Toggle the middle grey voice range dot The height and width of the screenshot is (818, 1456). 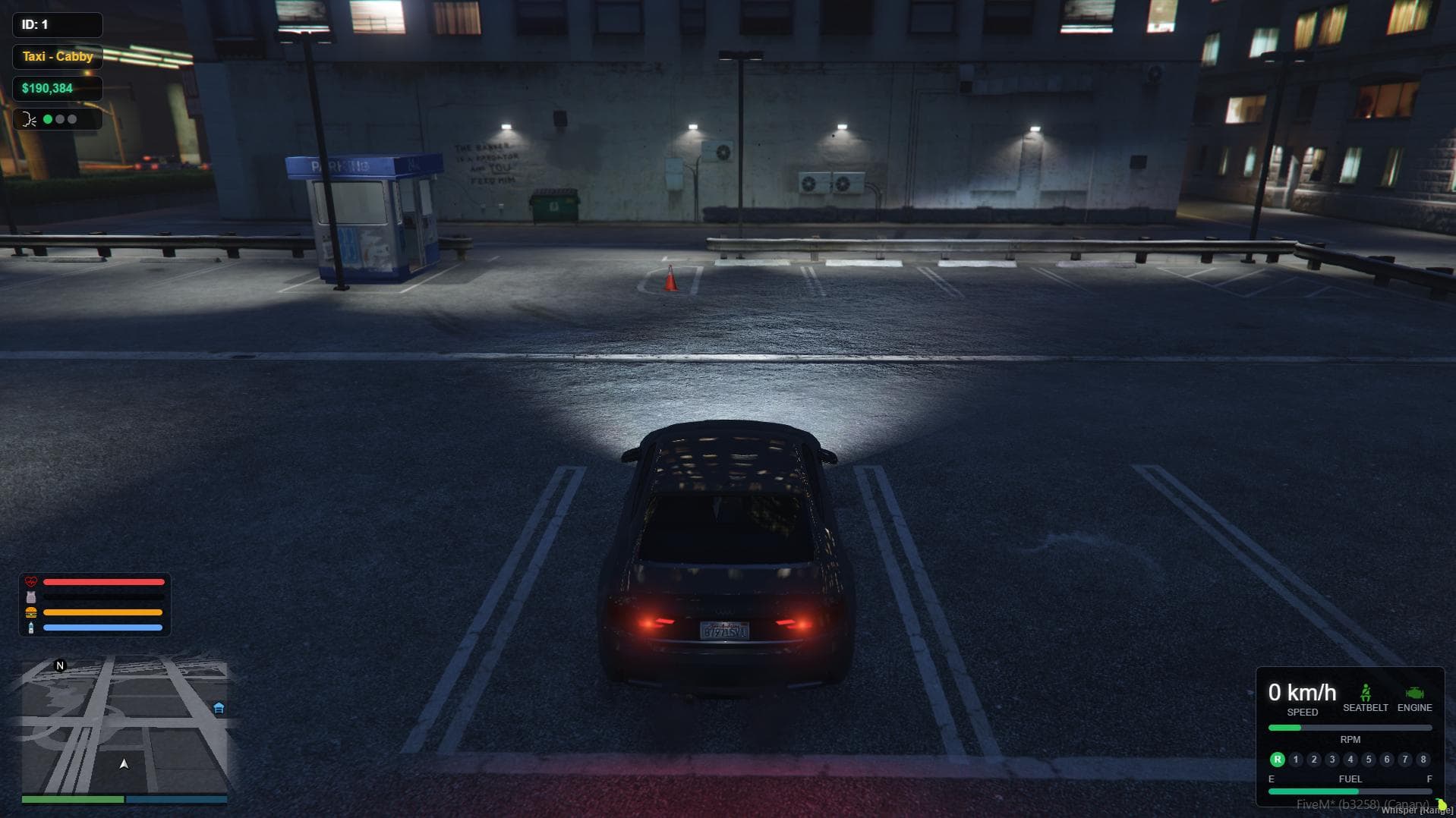click(60, 118)
